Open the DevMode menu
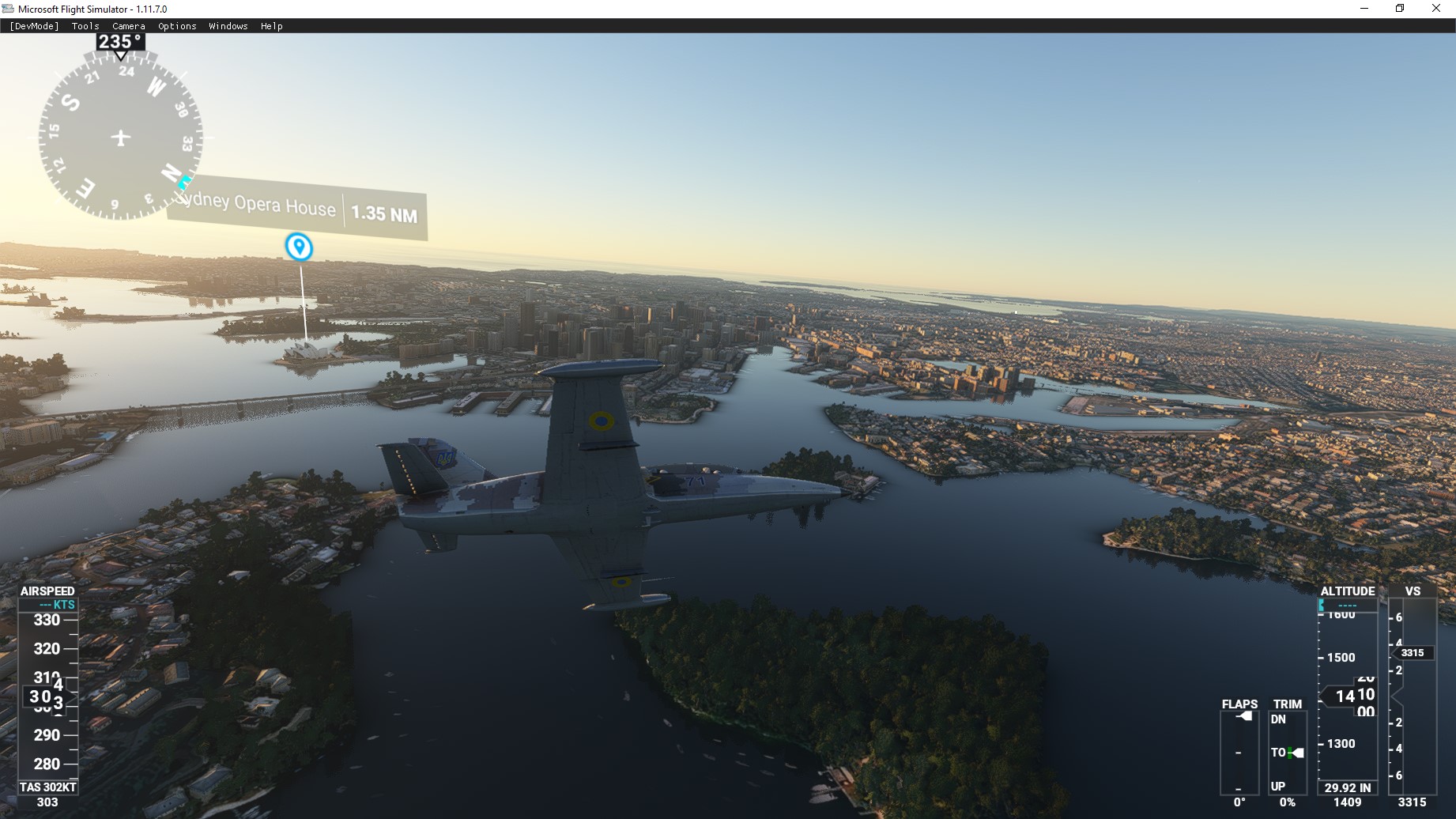This screenshot has width=1456, height=819. point(34,26)
